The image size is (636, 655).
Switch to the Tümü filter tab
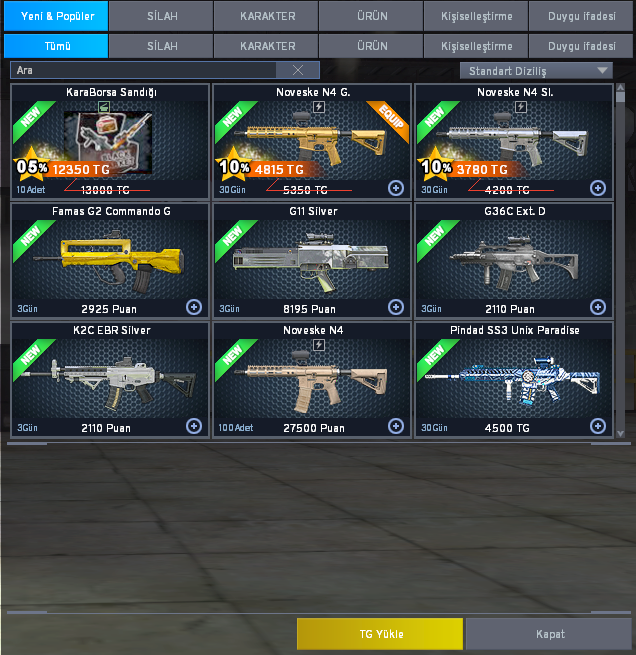click(55, 46)
